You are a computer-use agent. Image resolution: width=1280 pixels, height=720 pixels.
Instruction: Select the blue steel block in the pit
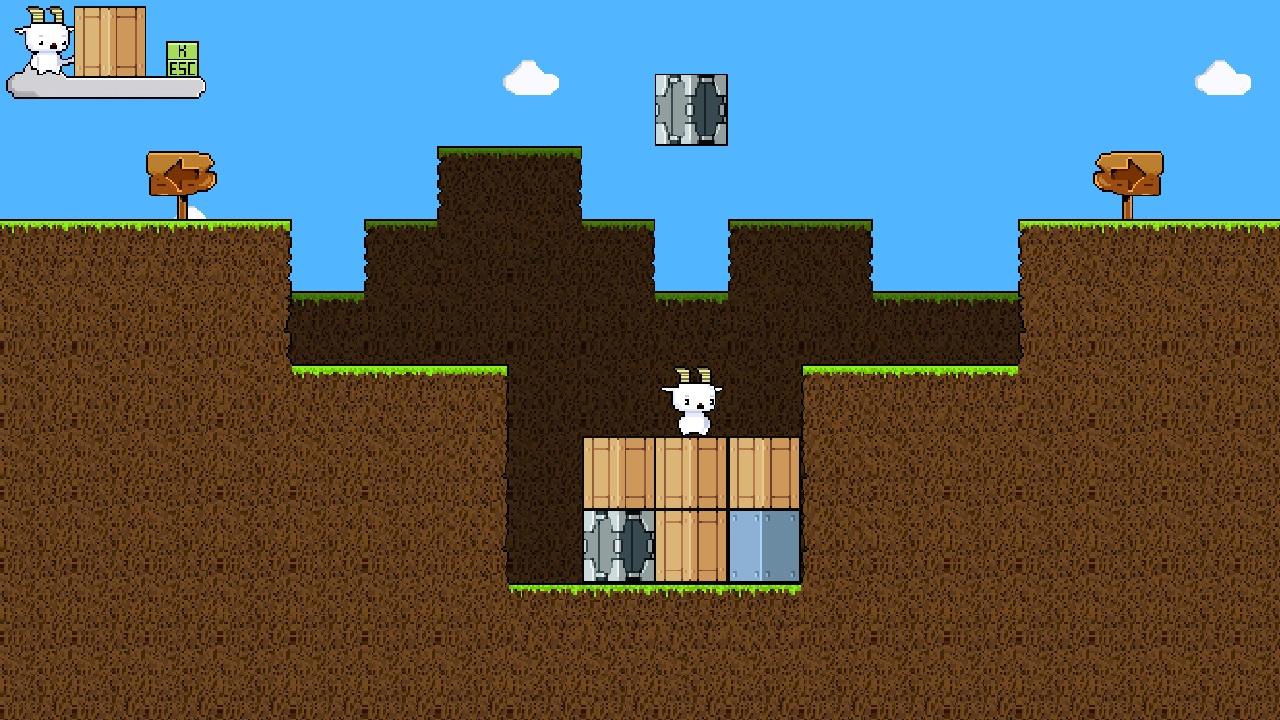coord(765,545)
